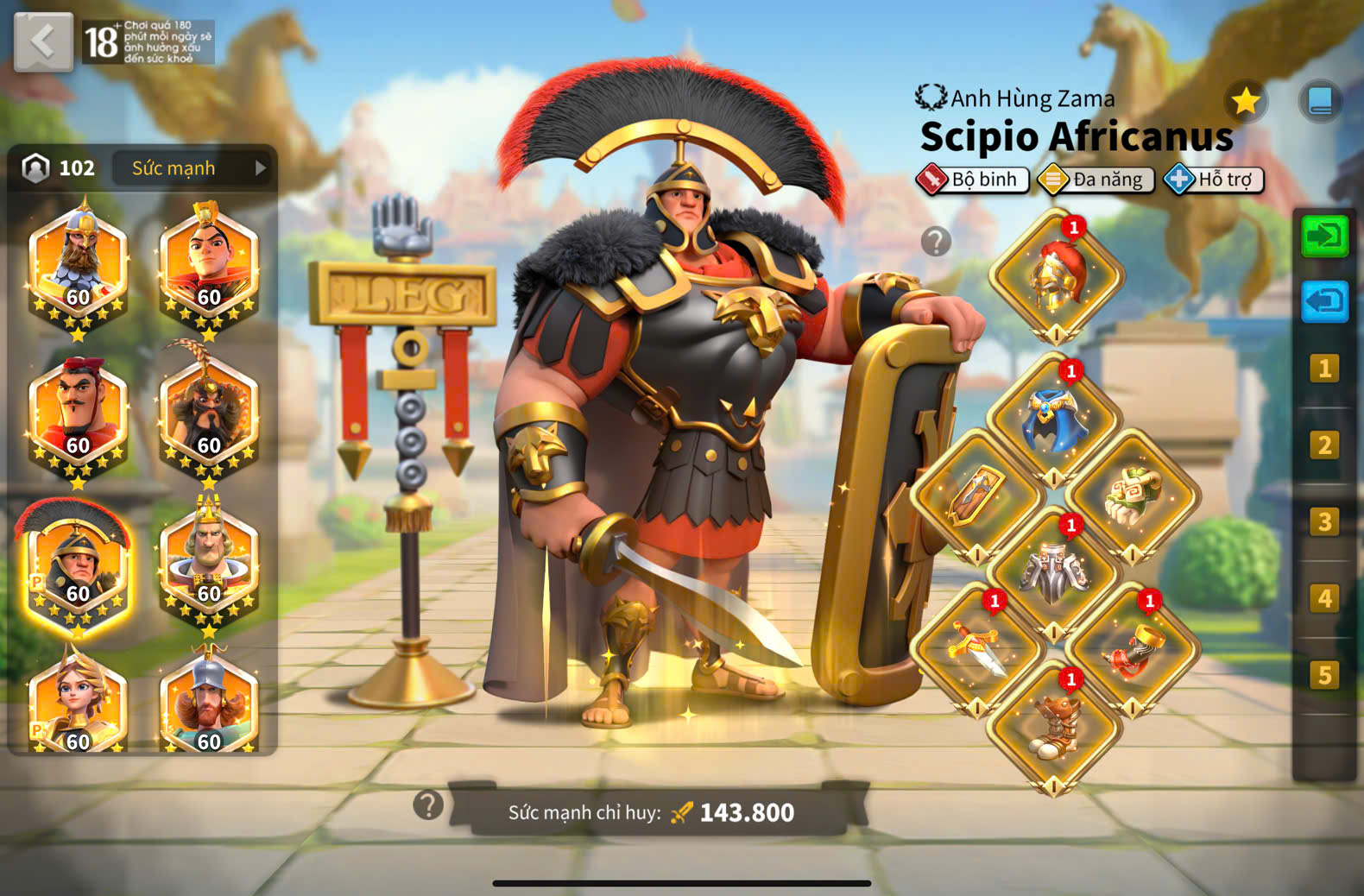
Task: Select the blue cape equipment slot
Action: (1053, 420)
